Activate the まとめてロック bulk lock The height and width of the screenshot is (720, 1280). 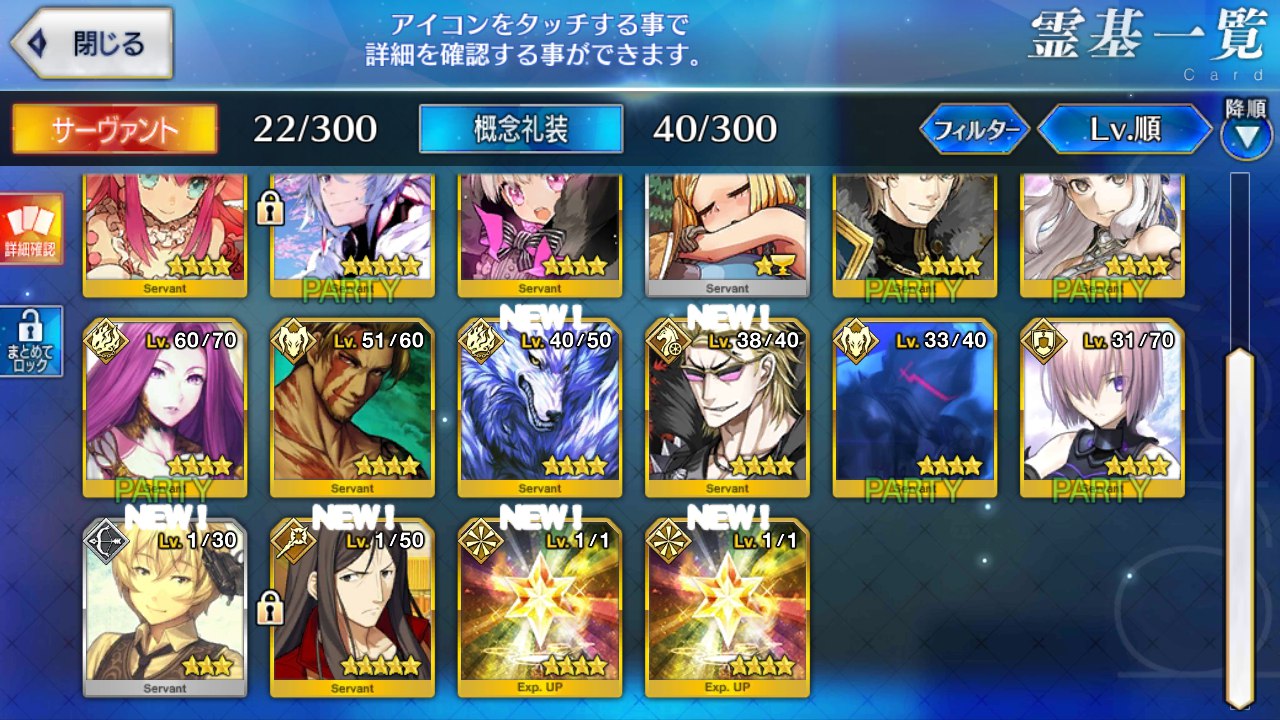tap(31, 341)
